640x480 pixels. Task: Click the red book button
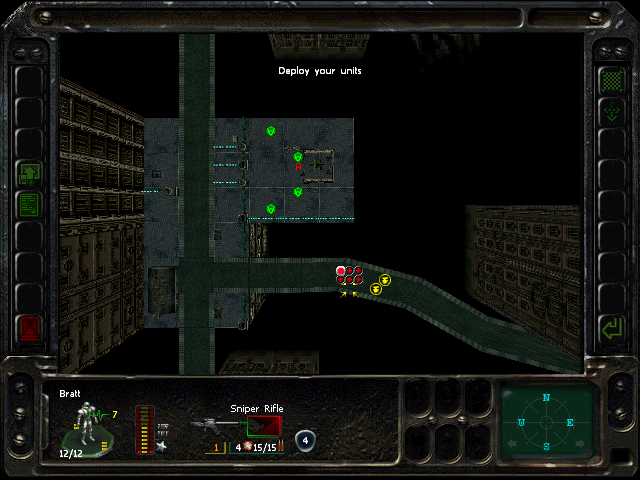tap(29, 327)
